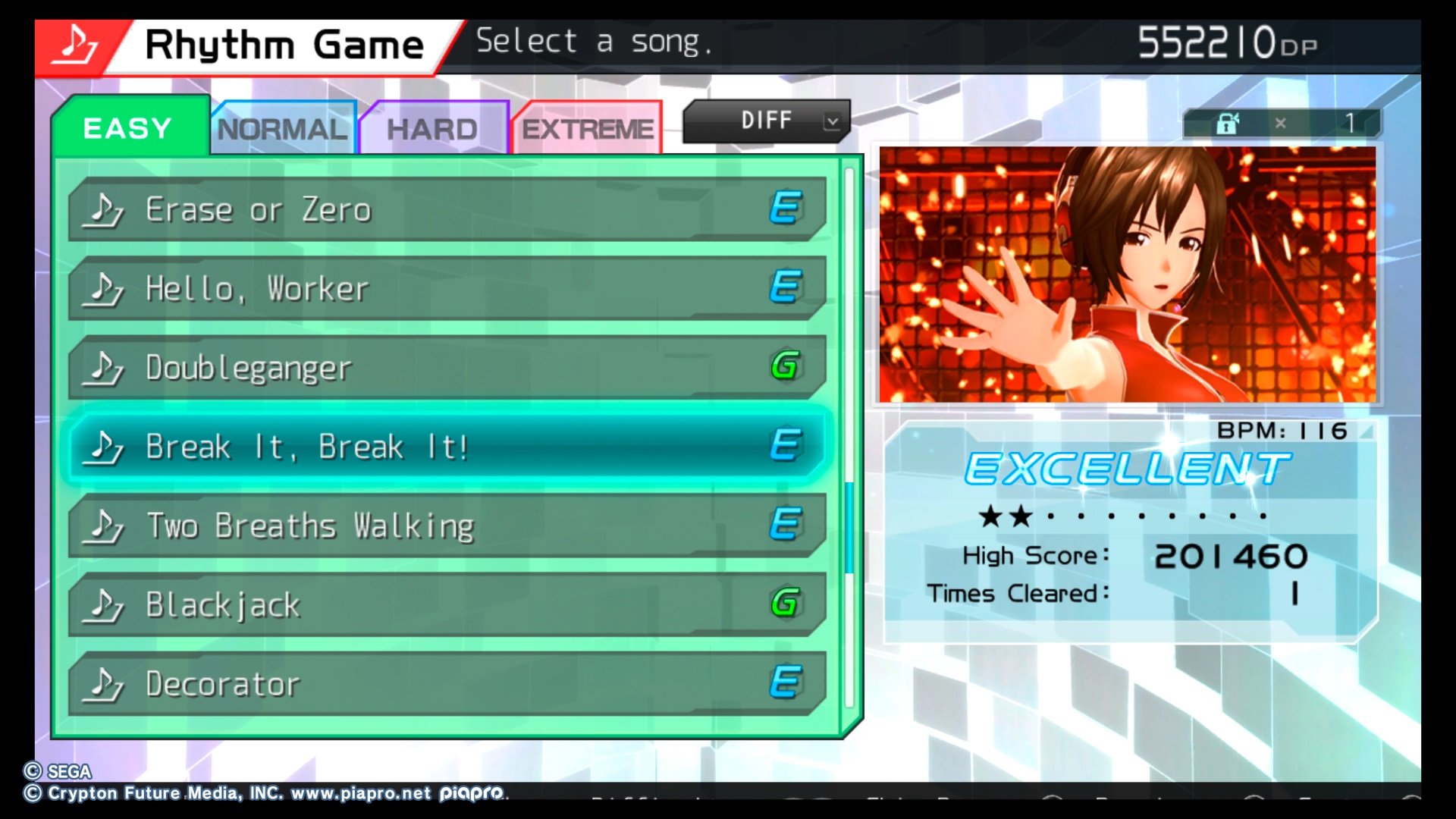Image resolution: width=1456 pixels, height=819 pixels.
Task: Switch to the EXTREME difficulty tab
Action: click(588, 129)
